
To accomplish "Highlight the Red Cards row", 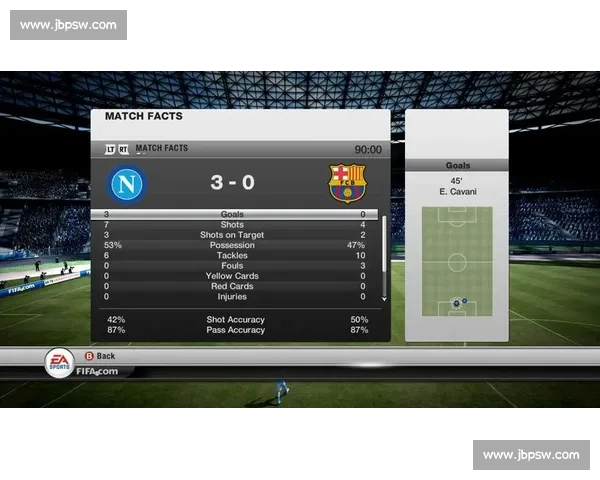I will tap(232, 286).
